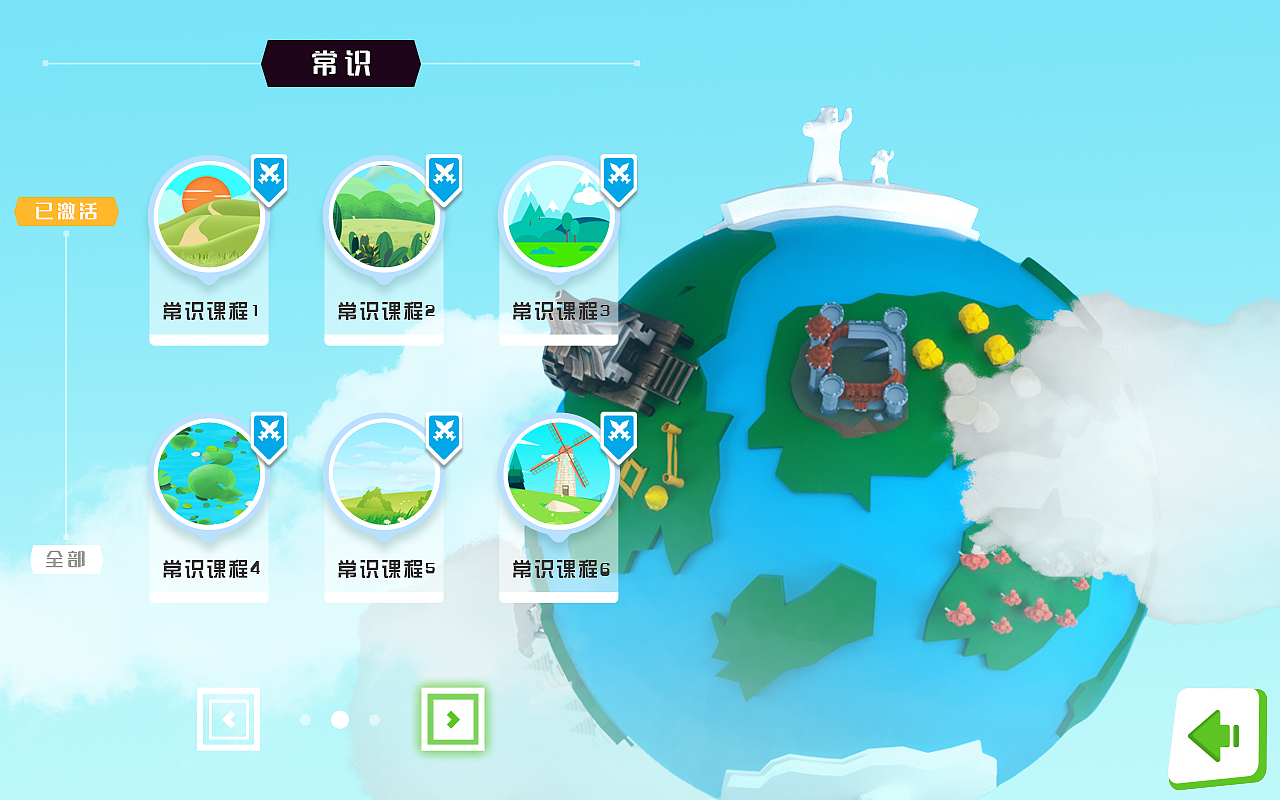The height and width of the screenshot is (800, 1280).
Task: Select the third pagination dot
Action: [x=374, y=719]
